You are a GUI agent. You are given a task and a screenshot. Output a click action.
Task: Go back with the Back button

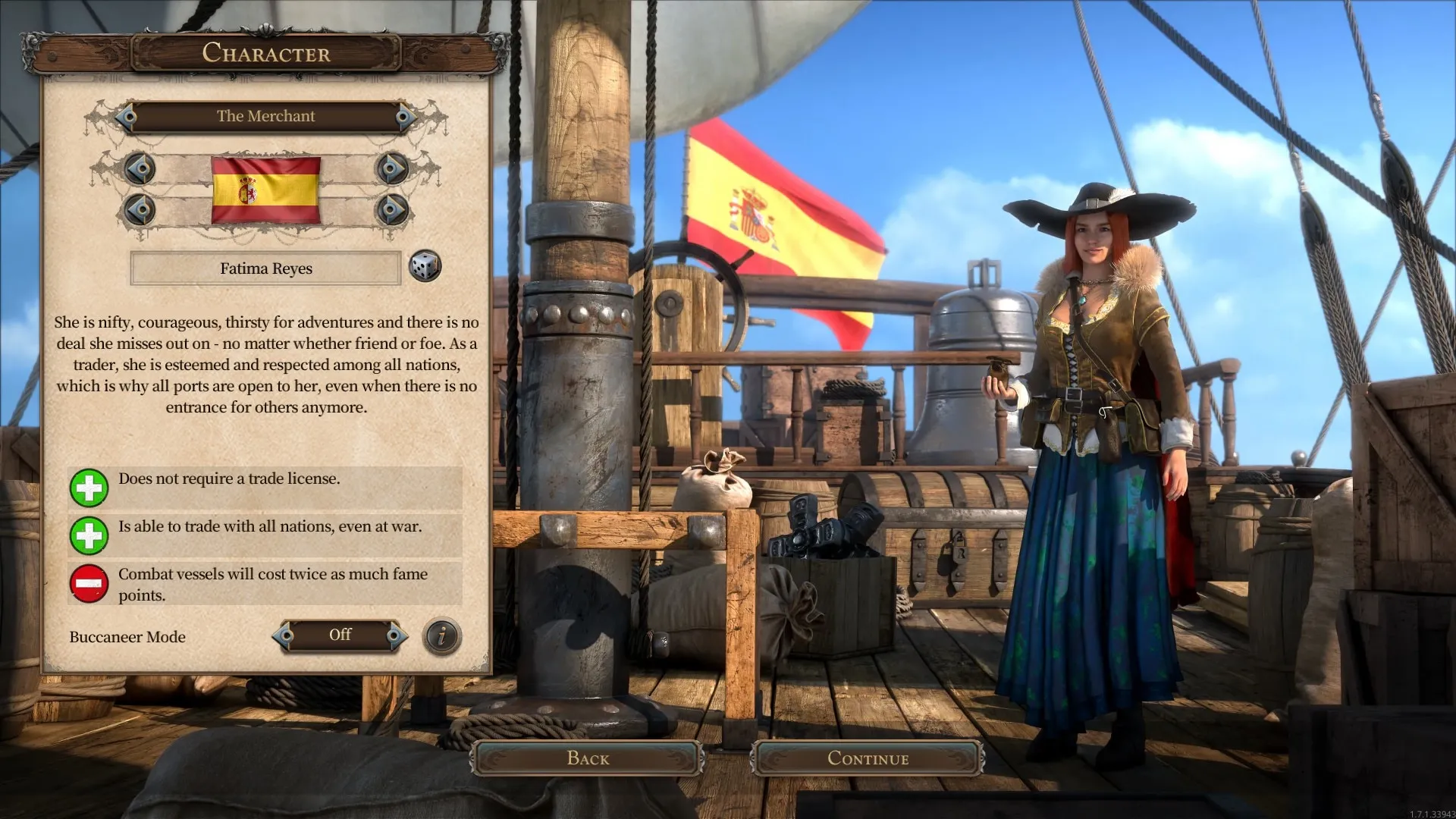[x=588, y=758]
